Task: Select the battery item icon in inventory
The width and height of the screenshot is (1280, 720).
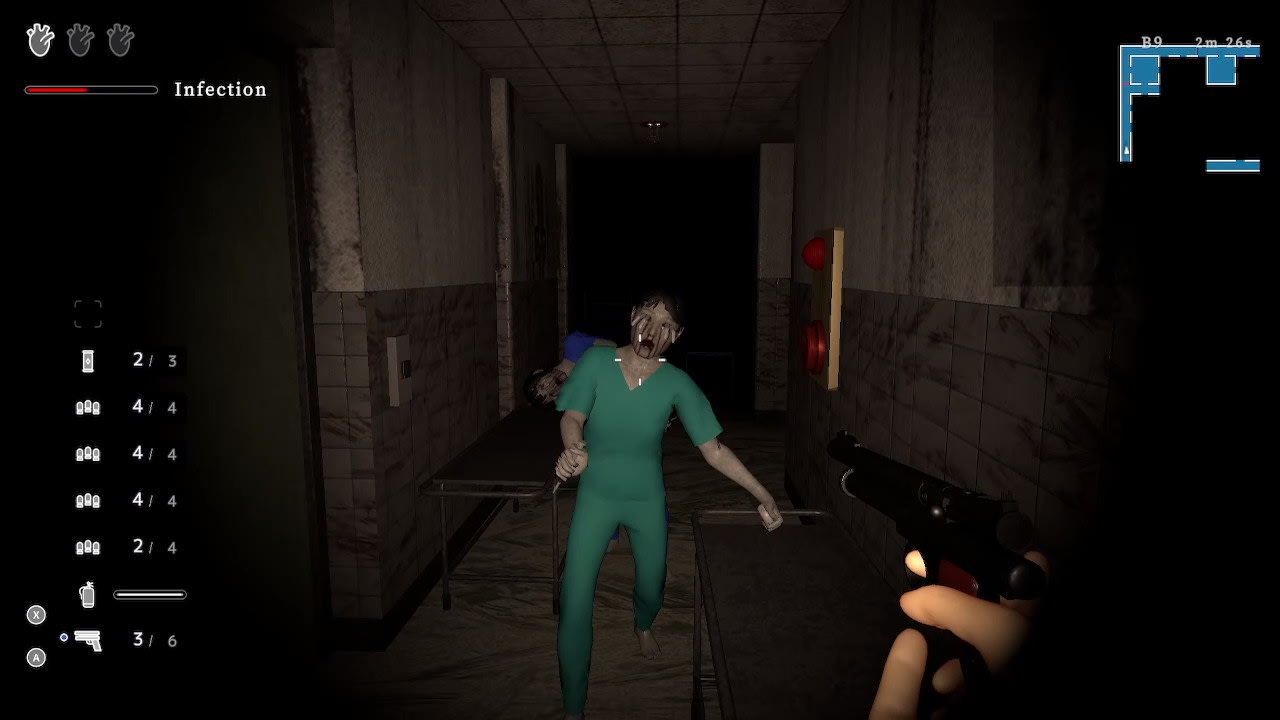Action: [x=88, y=360]
